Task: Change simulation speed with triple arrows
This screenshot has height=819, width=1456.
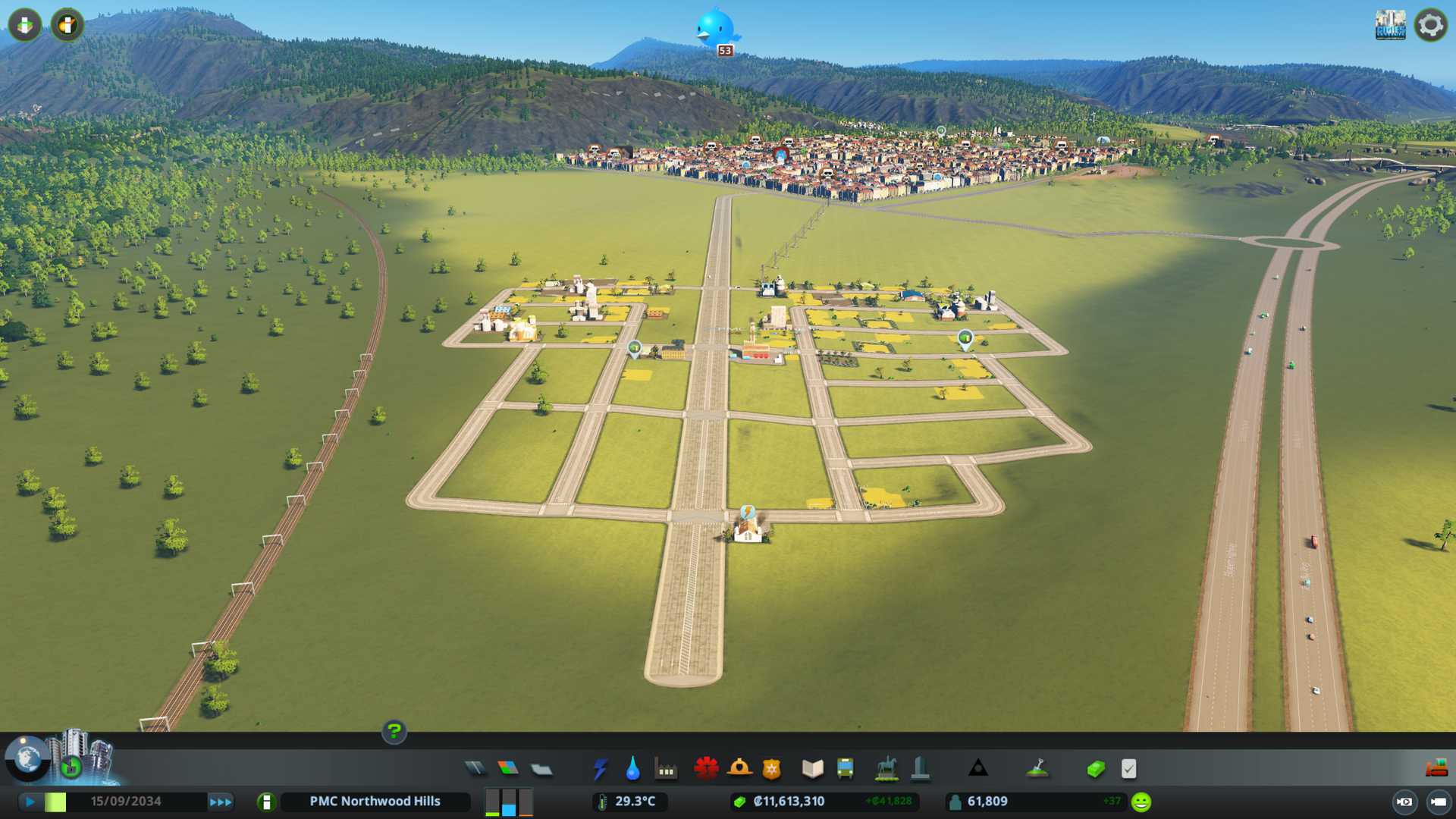Action: [221, 802]
